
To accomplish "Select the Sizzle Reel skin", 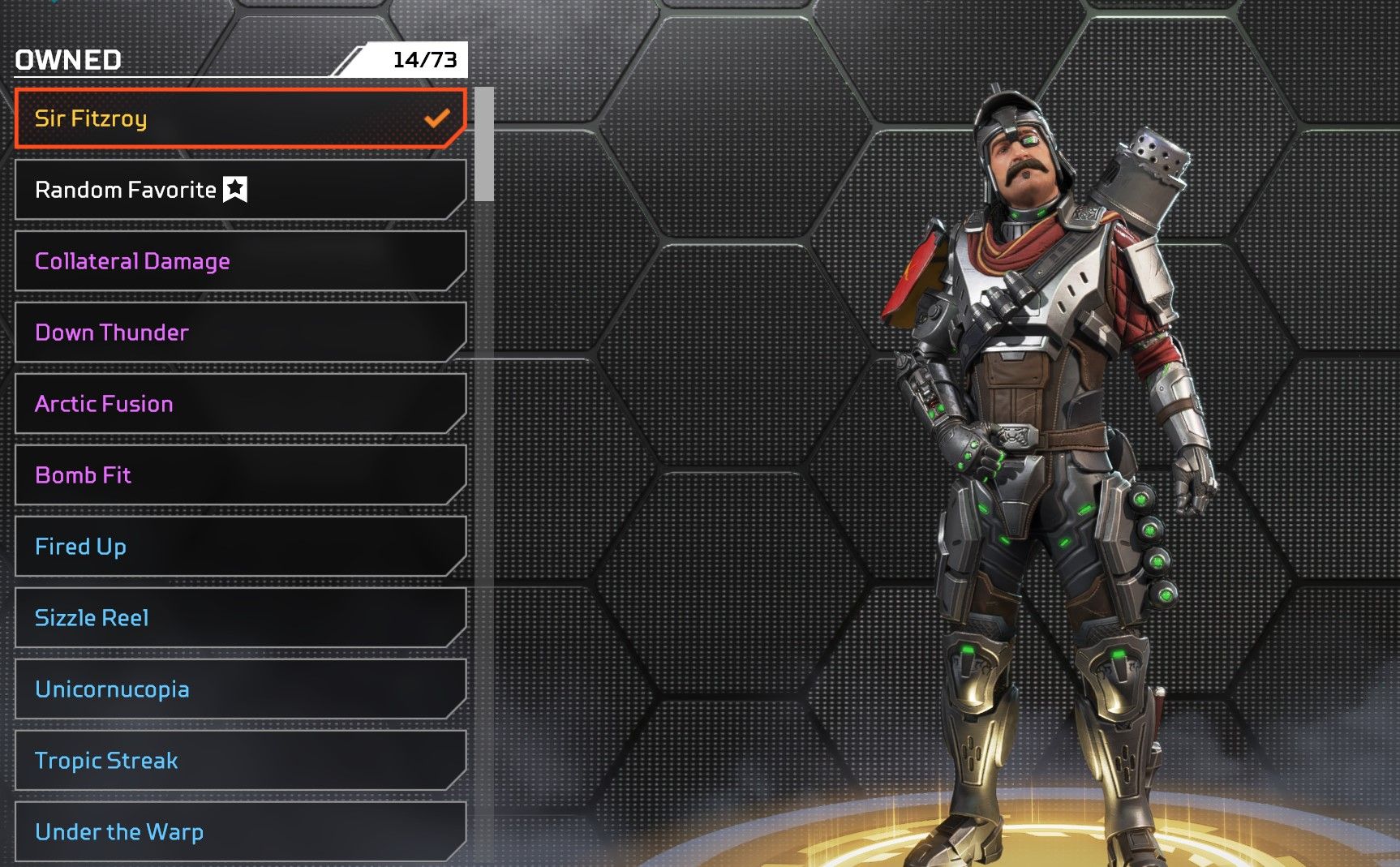I will pyautogui.click(x=240, y=618).
